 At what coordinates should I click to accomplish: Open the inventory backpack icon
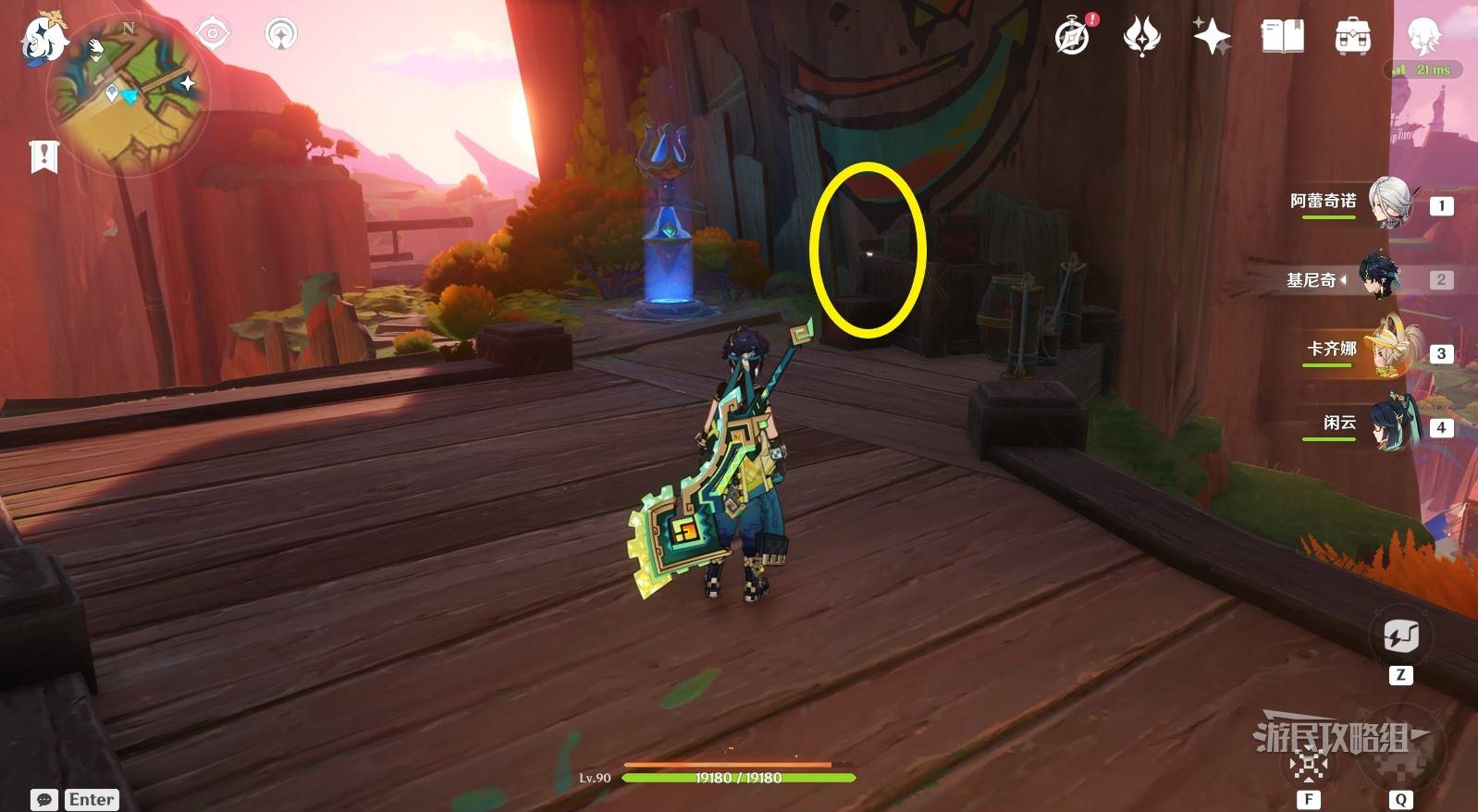coord(1352,36)
